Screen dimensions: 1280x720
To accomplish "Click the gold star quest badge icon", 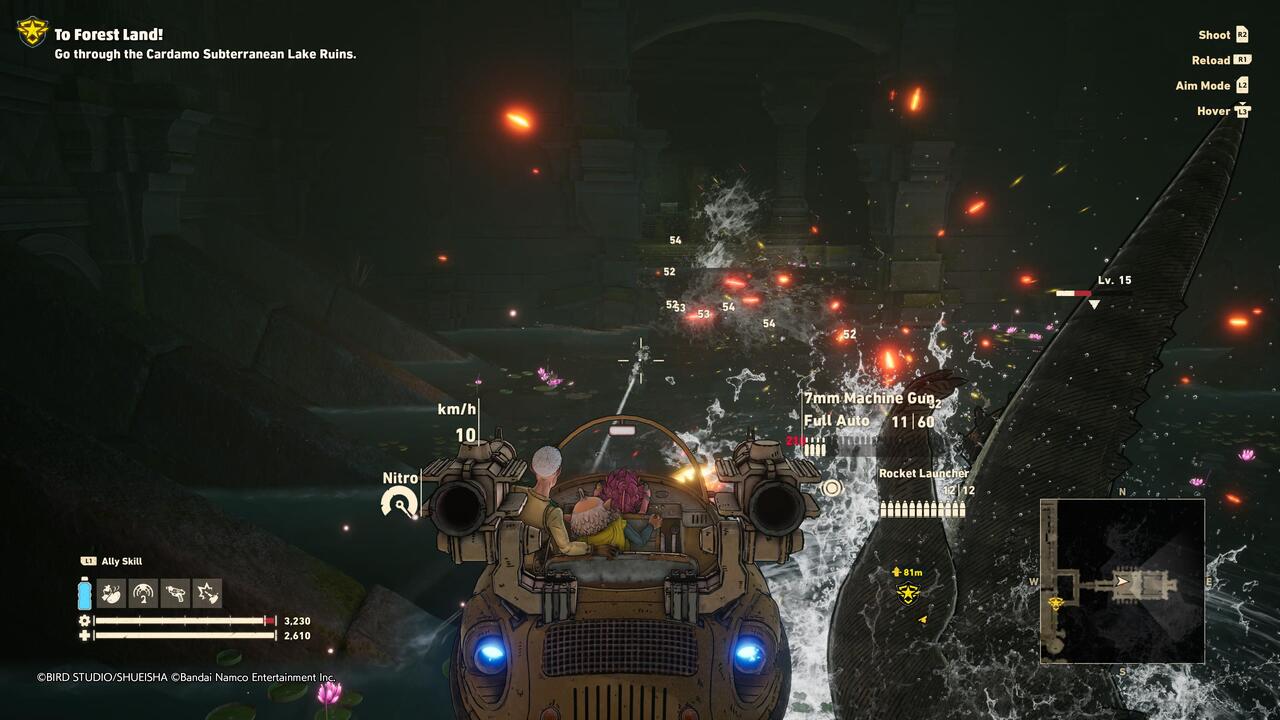I will 32,32.
